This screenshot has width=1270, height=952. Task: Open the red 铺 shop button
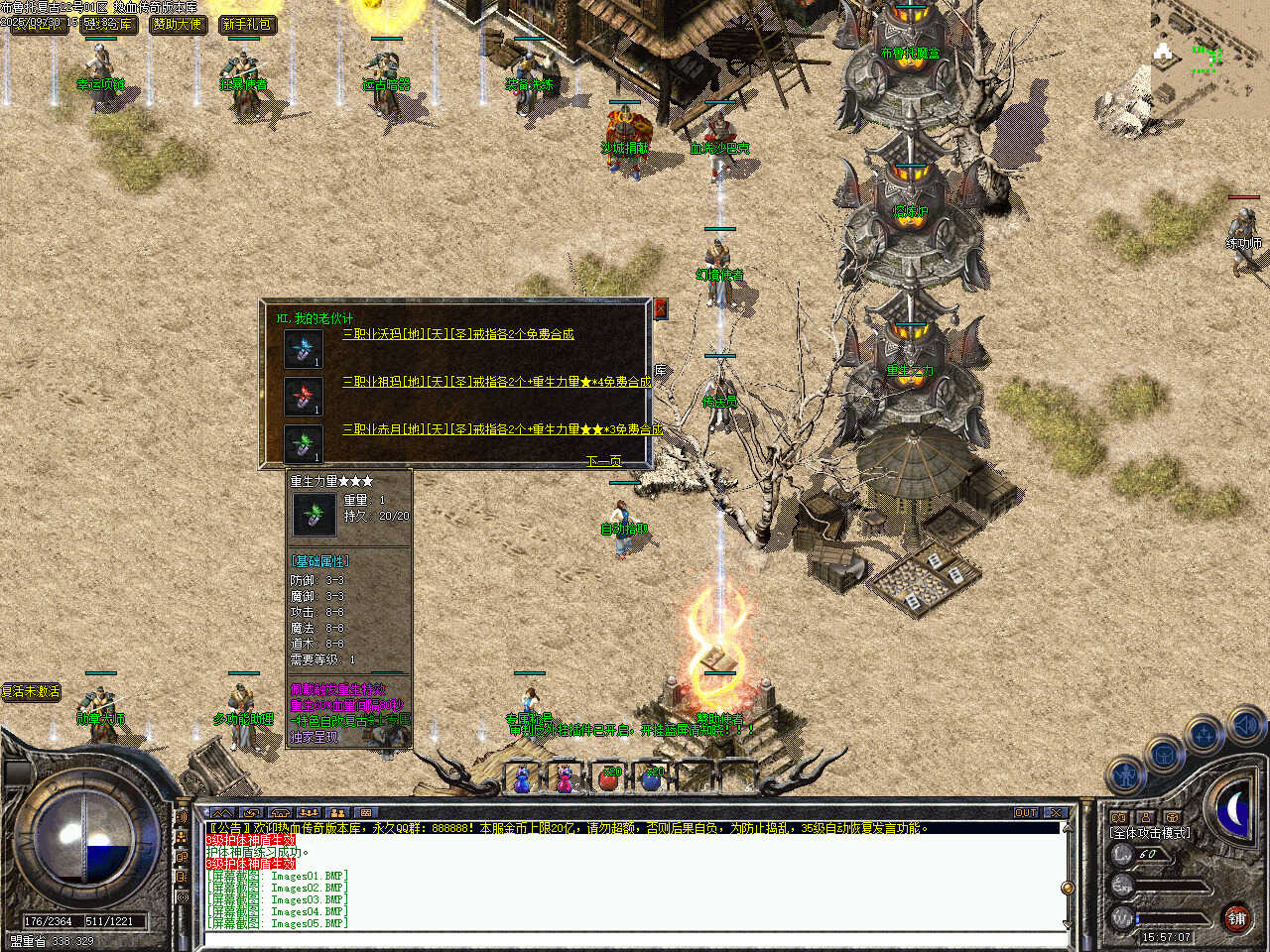tap(1236, 918)
